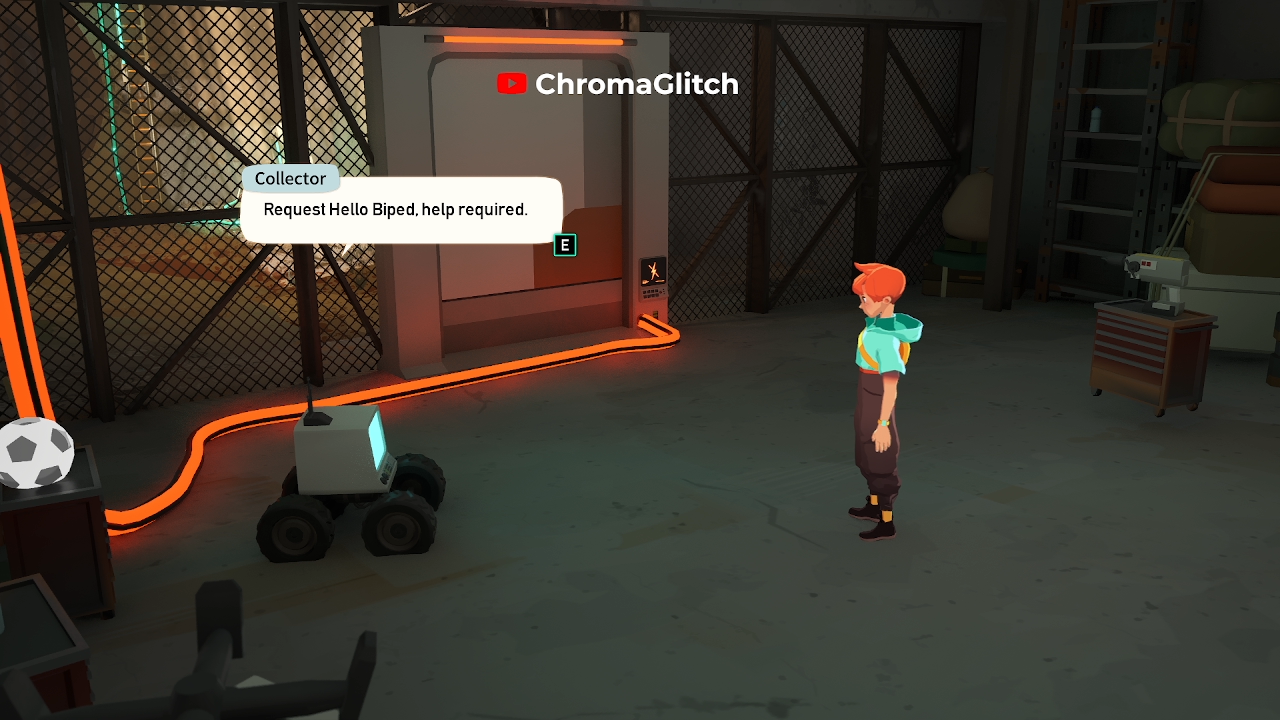The width and height of the screenshot is (1280, 720).
Task: Click the Collector name tag label
Action: pyautogui.click(x=291, y=178)
